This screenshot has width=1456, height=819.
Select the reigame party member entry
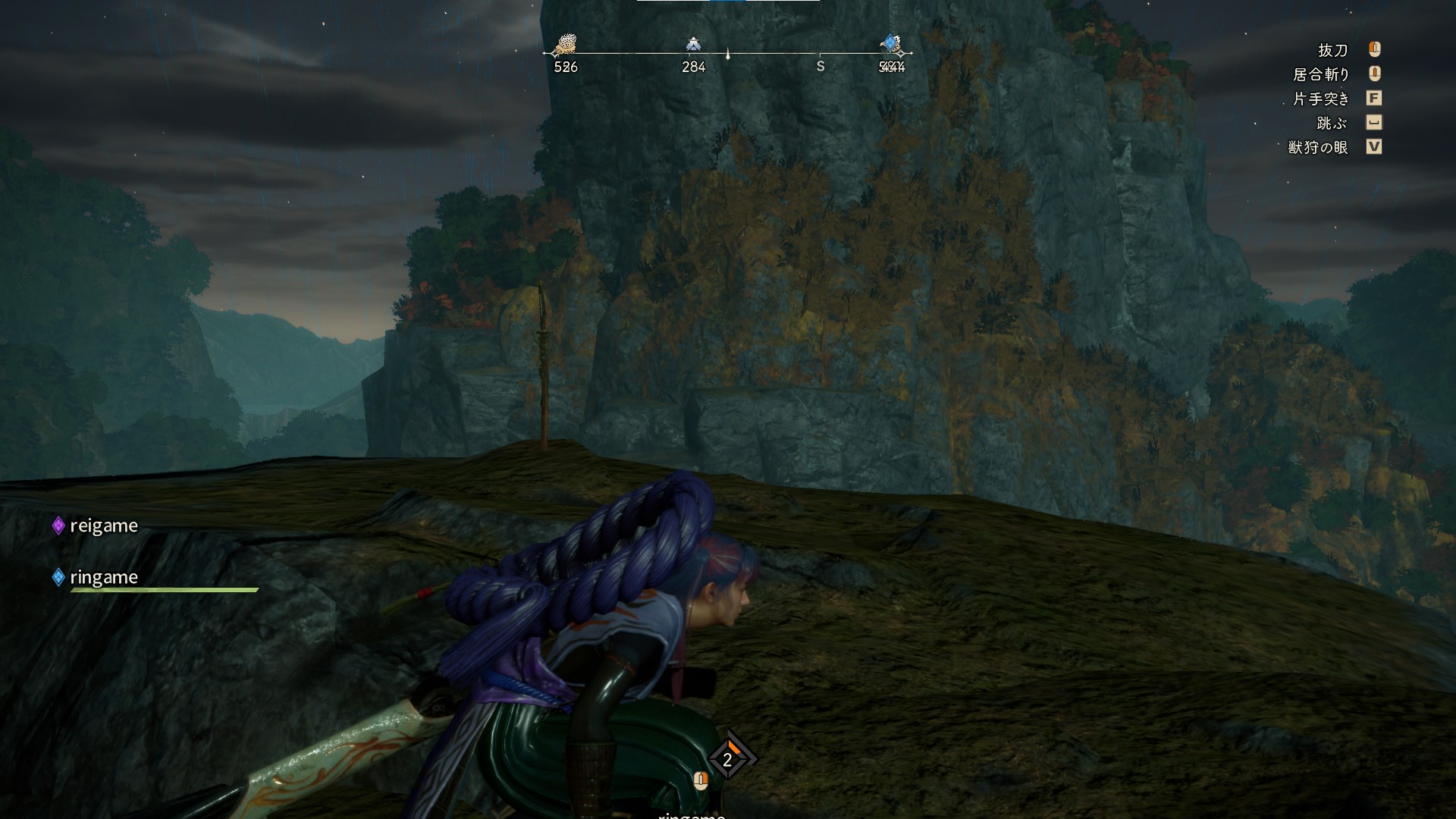96,526
